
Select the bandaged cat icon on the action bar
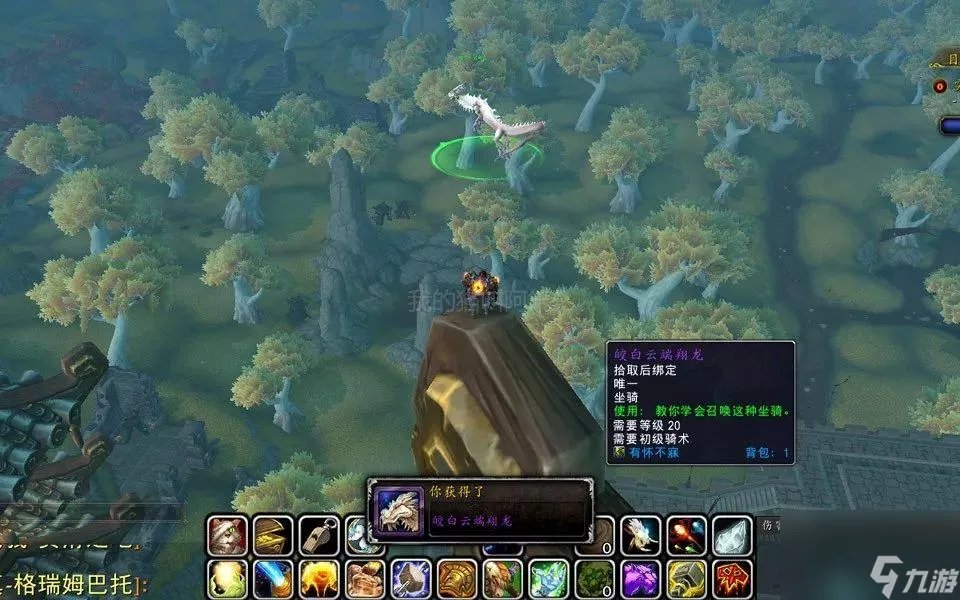(227, 536)
